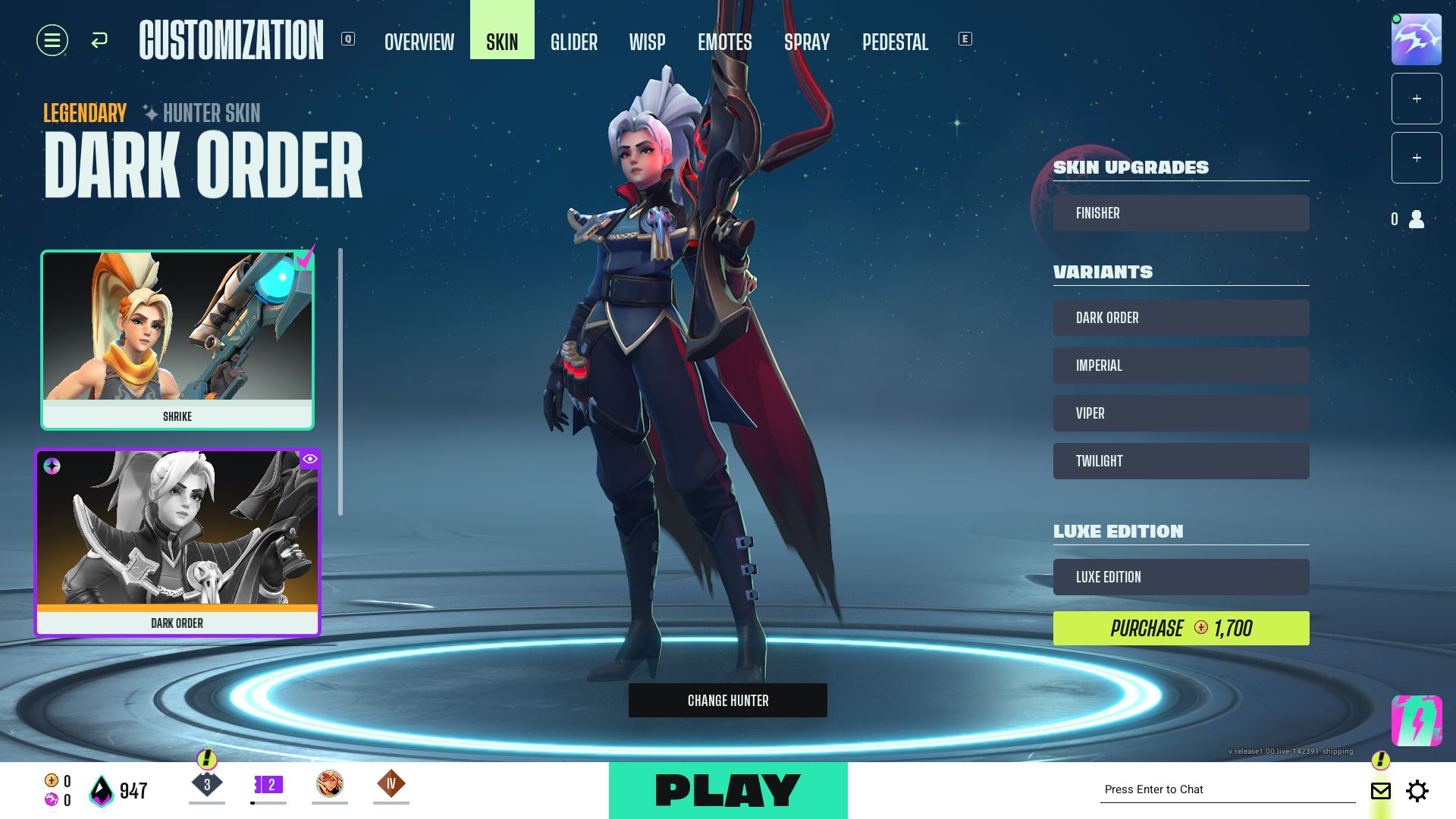Go back with the return arrow
The width and height of the screenshot is (1456, 819).
tap(99, 40)
